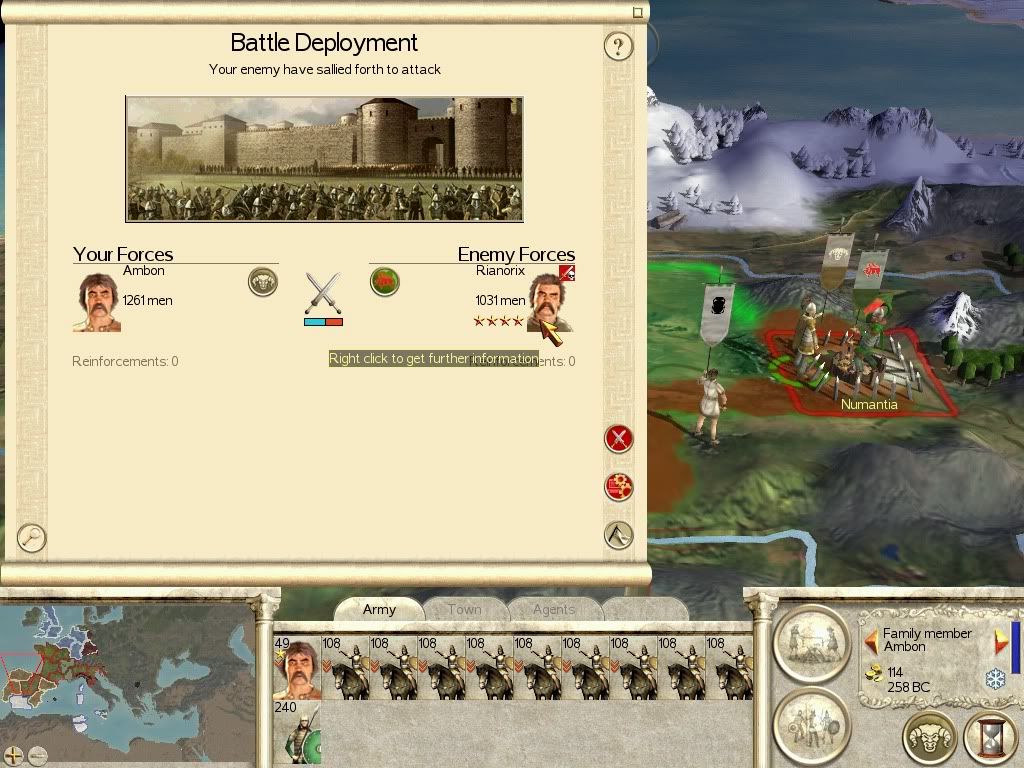Start the battle with the crossed swords button
Viewport: 1024px width, 768px height.
point(619,438)
